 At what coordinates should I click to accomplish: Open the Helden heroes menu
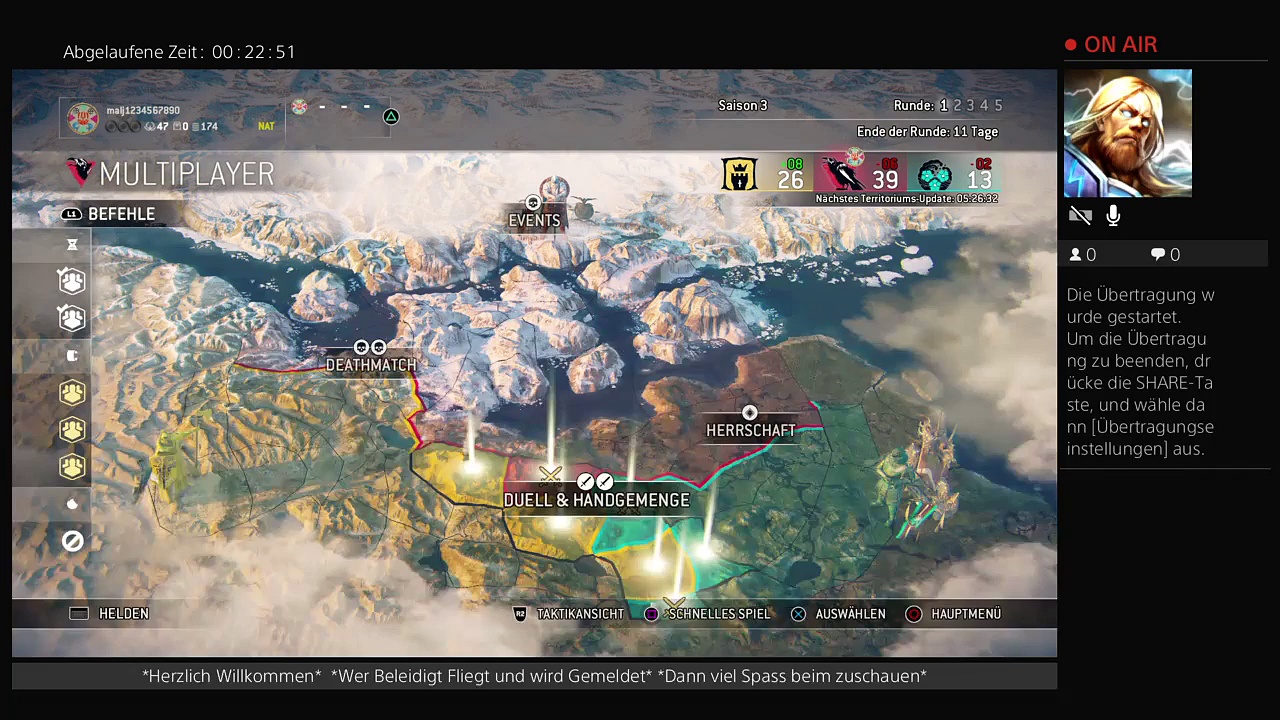coord(110,614)
